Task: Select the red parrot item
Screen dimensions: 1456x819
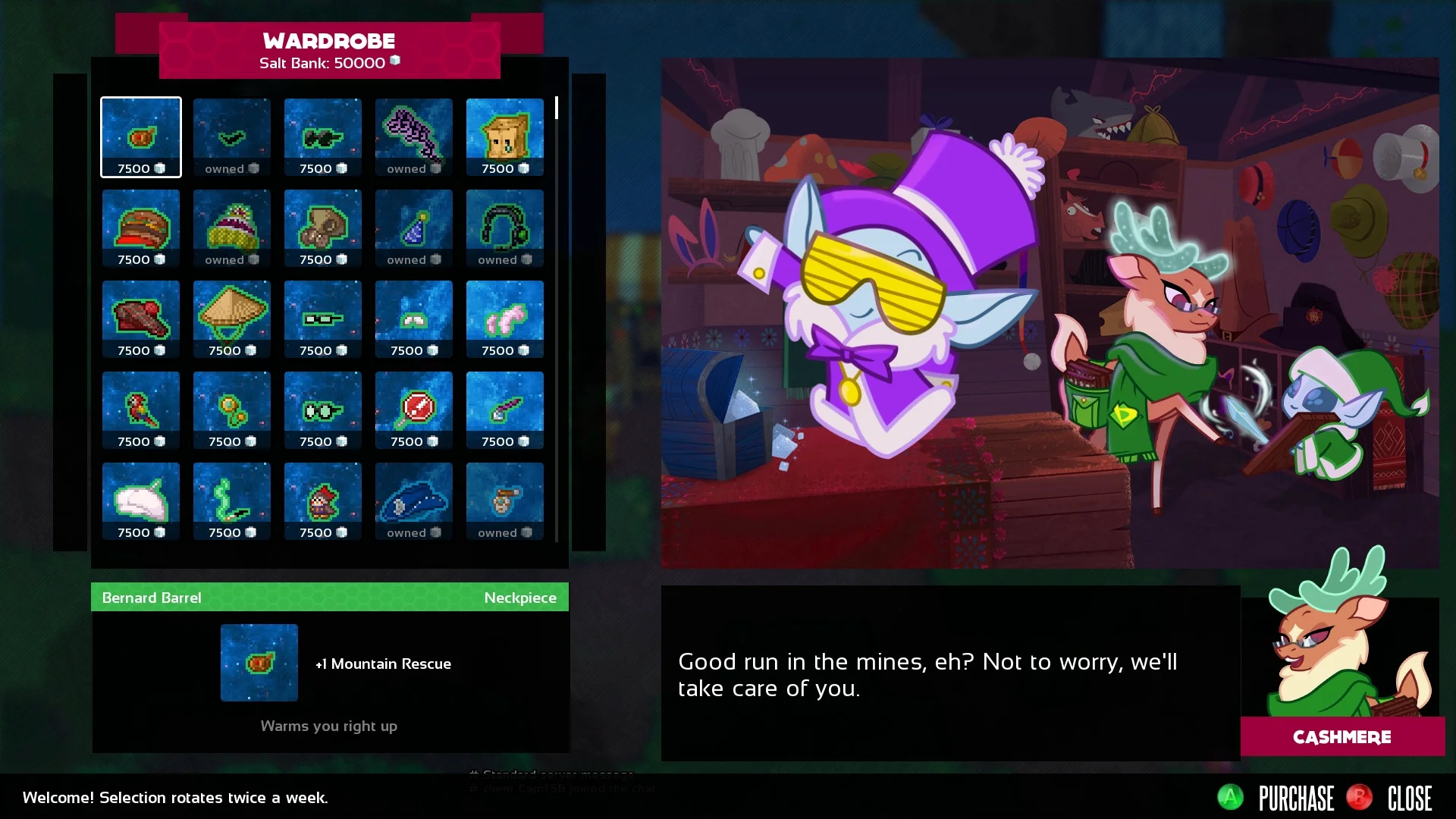Action: coord(141,410)
